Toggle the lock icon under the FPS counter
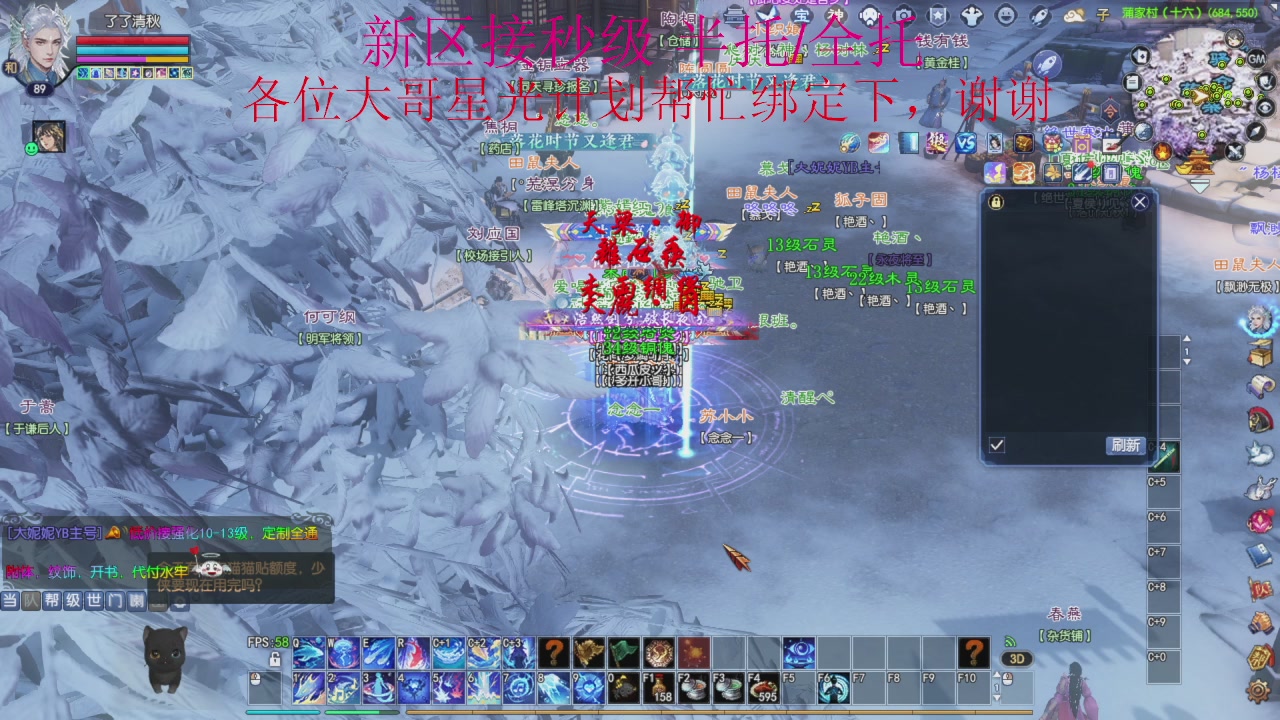1280x720 pixels. (x=275, y=660)
